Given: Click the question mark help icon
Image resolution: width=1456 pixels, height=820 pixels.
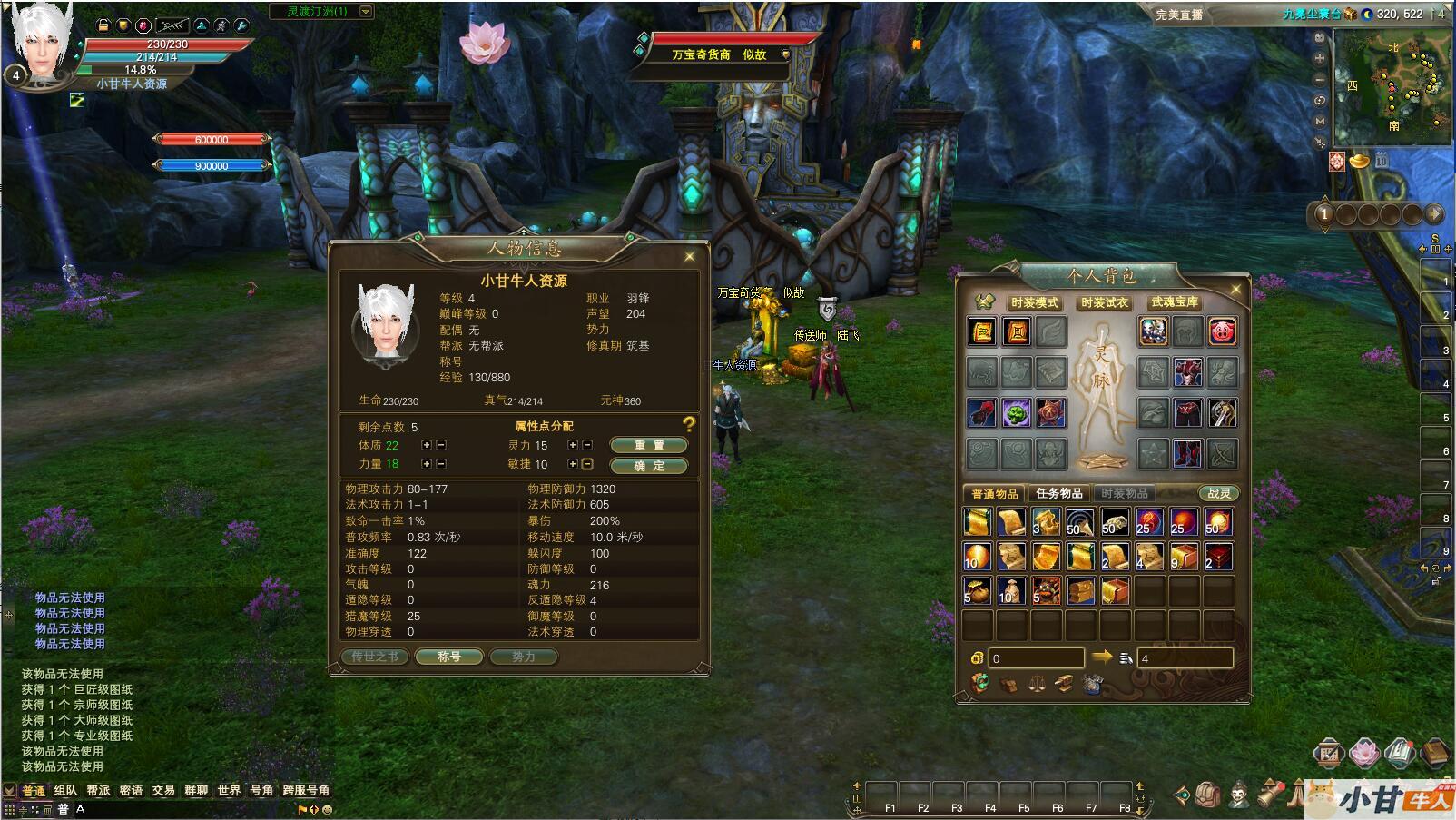Looking at the screenshot, I should tap(689, 424).
